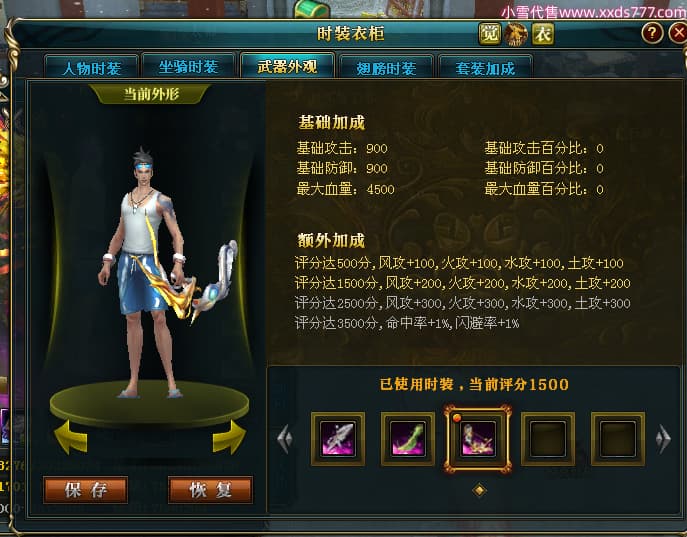687x537 pixels.
Task: Rotate character with the left yellow arrow
Action: [69, 438]
